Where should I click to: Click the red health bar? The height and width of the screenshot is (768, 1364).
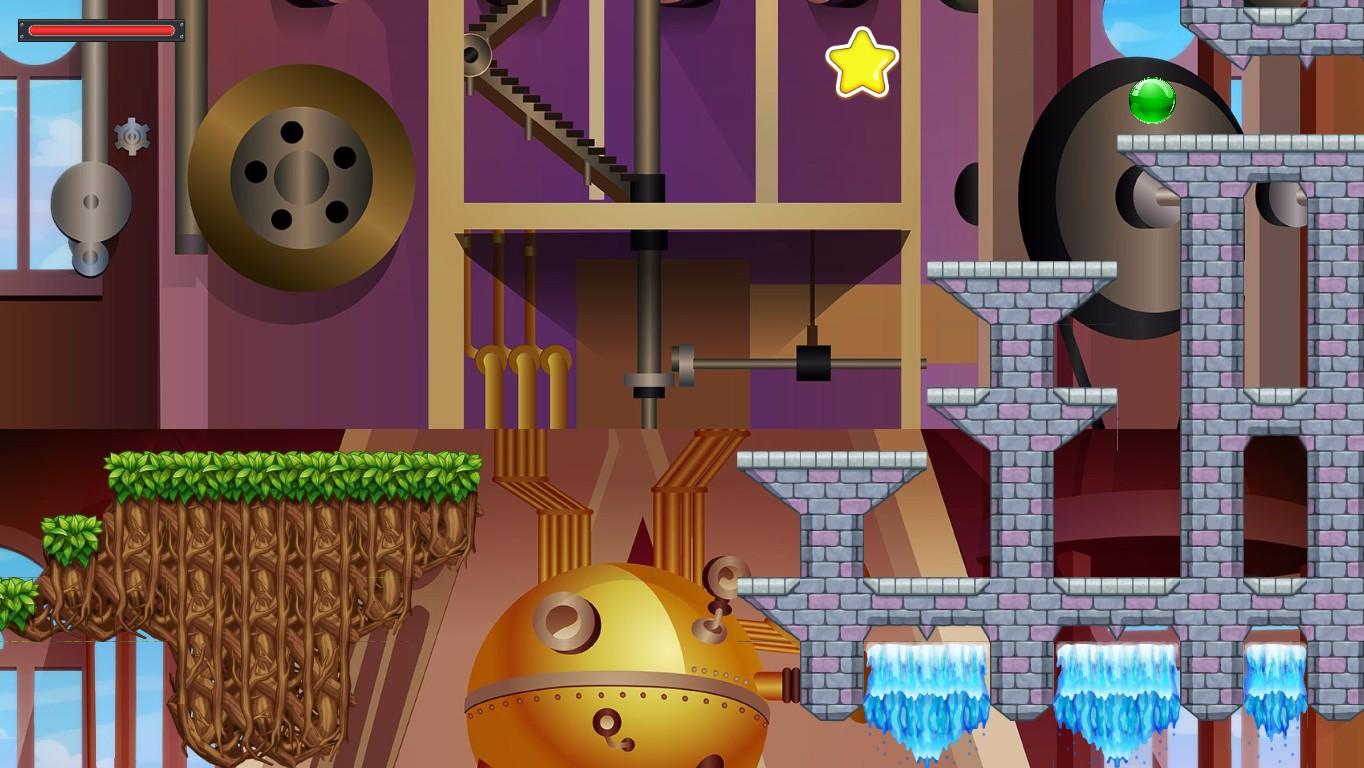100,31
